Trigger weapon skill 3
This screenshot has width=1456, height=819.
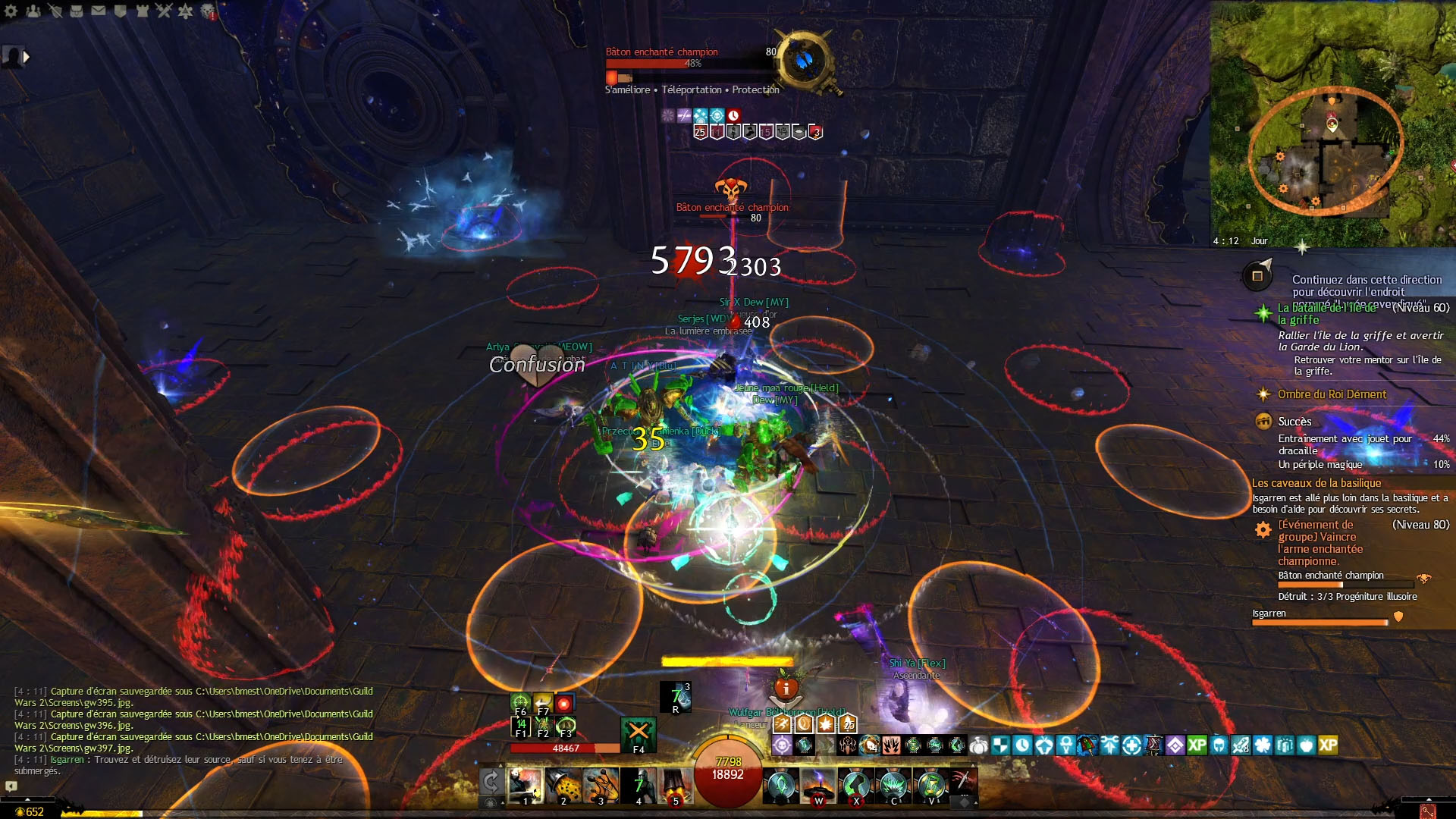(x=601, y=786)
